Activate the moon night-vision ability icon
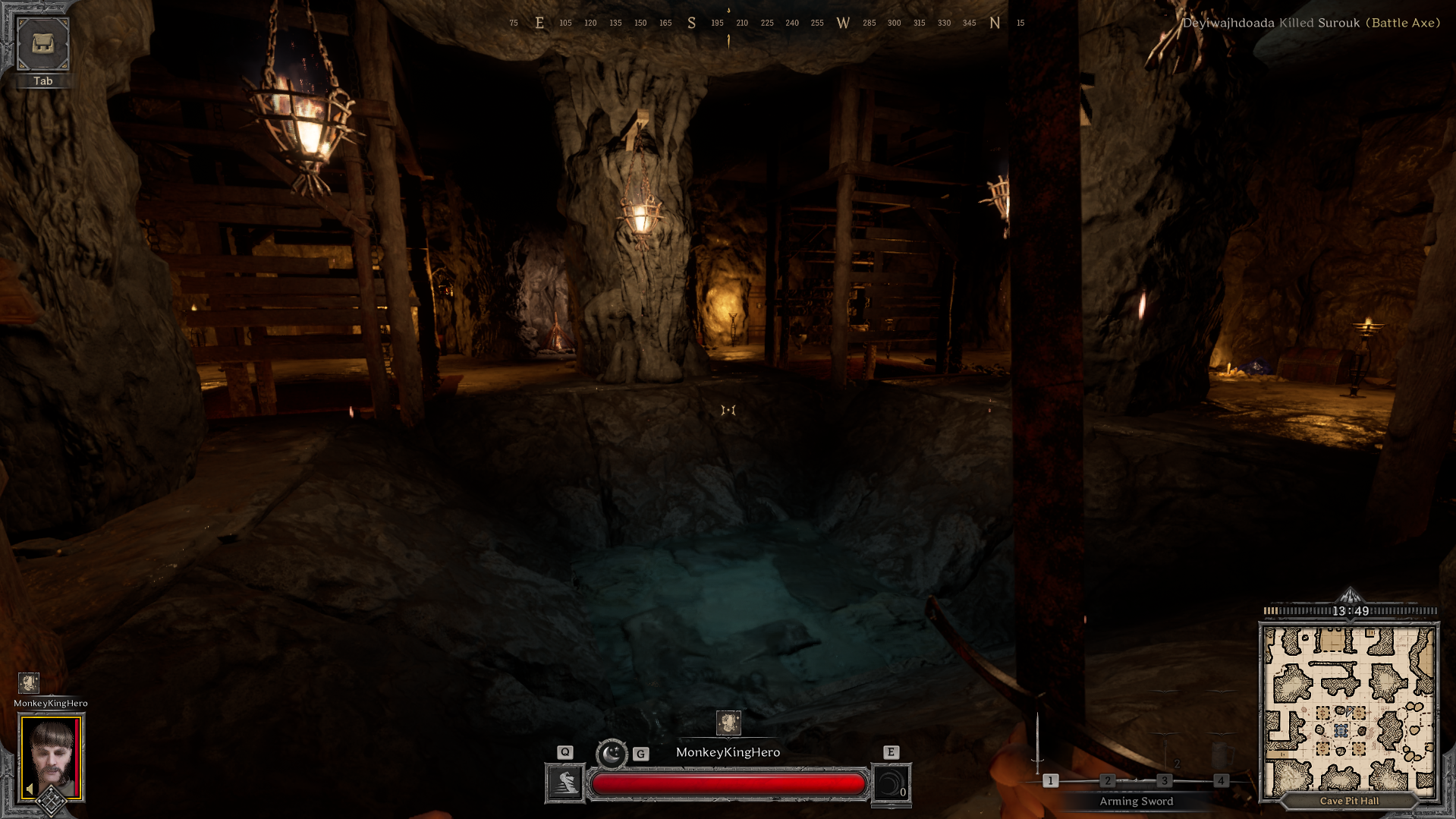This screenshot has width=1456, height=819. pyautogui.click(x=612, y=754)
